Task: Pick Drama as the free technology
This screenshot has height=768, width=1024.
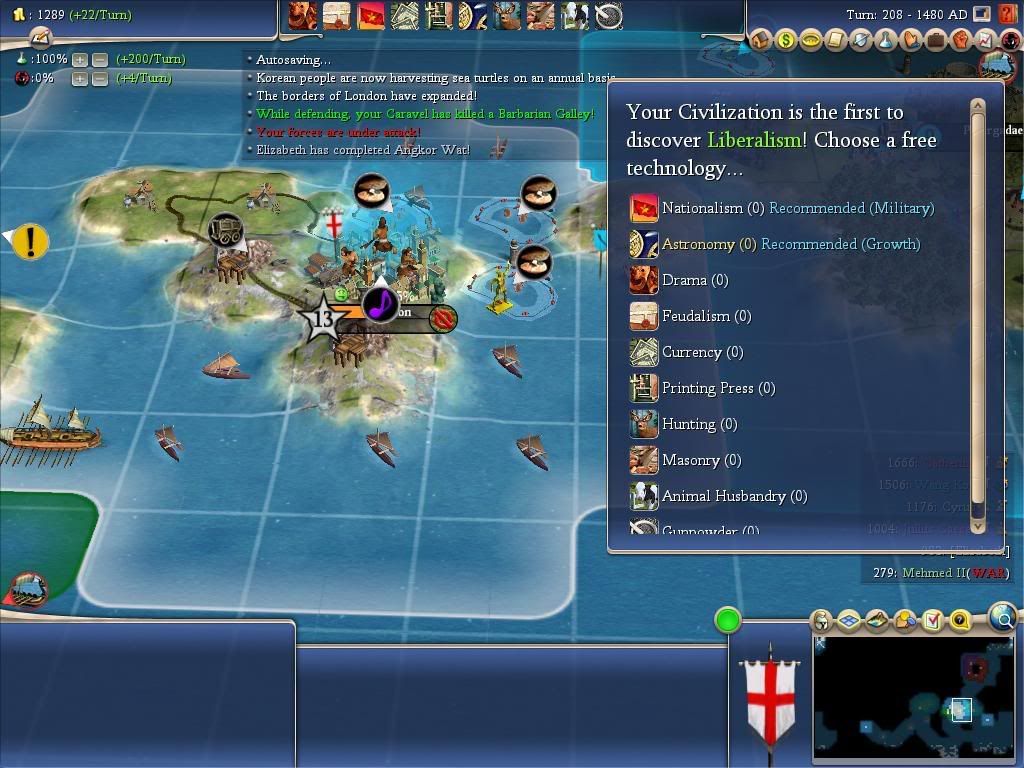Action: (x=684, y=280)
